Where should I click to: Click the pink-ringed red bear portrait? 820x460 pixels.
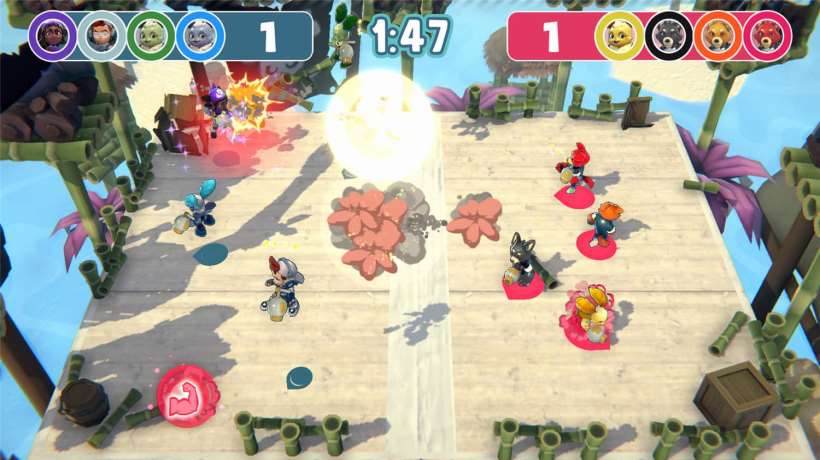pos(767,36)
